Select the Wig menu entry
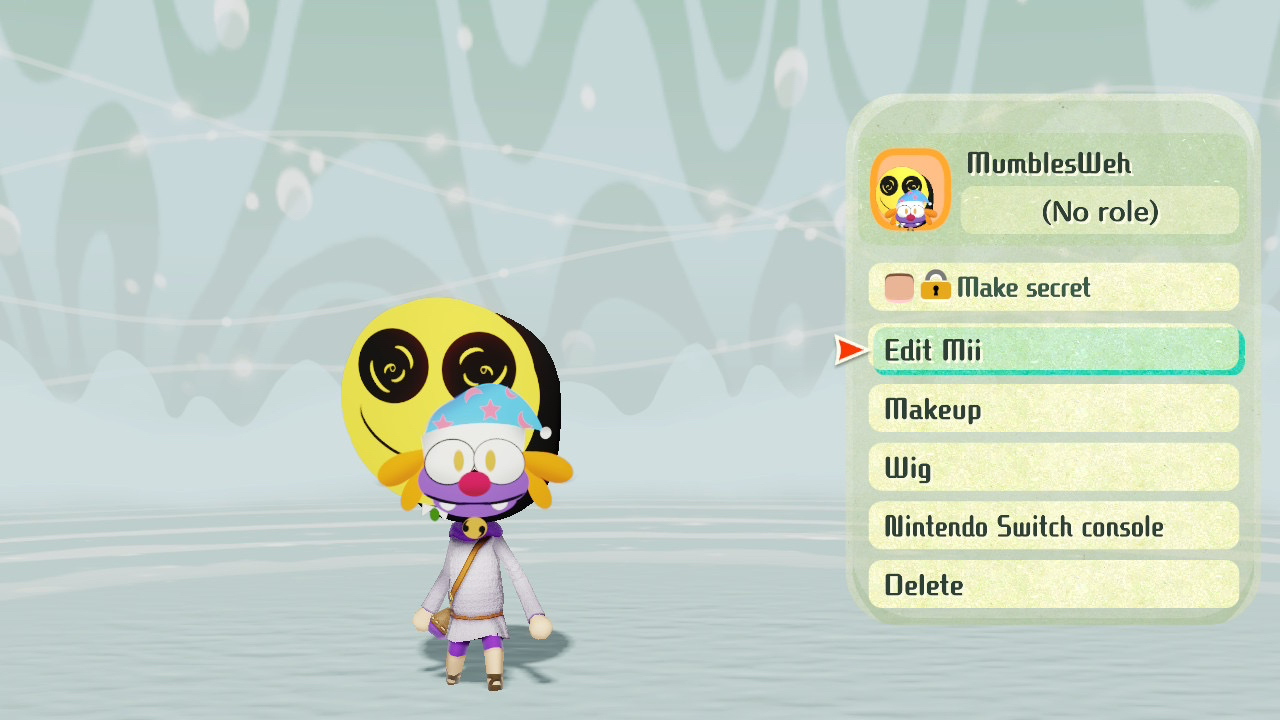 (x=1053, y=468)
